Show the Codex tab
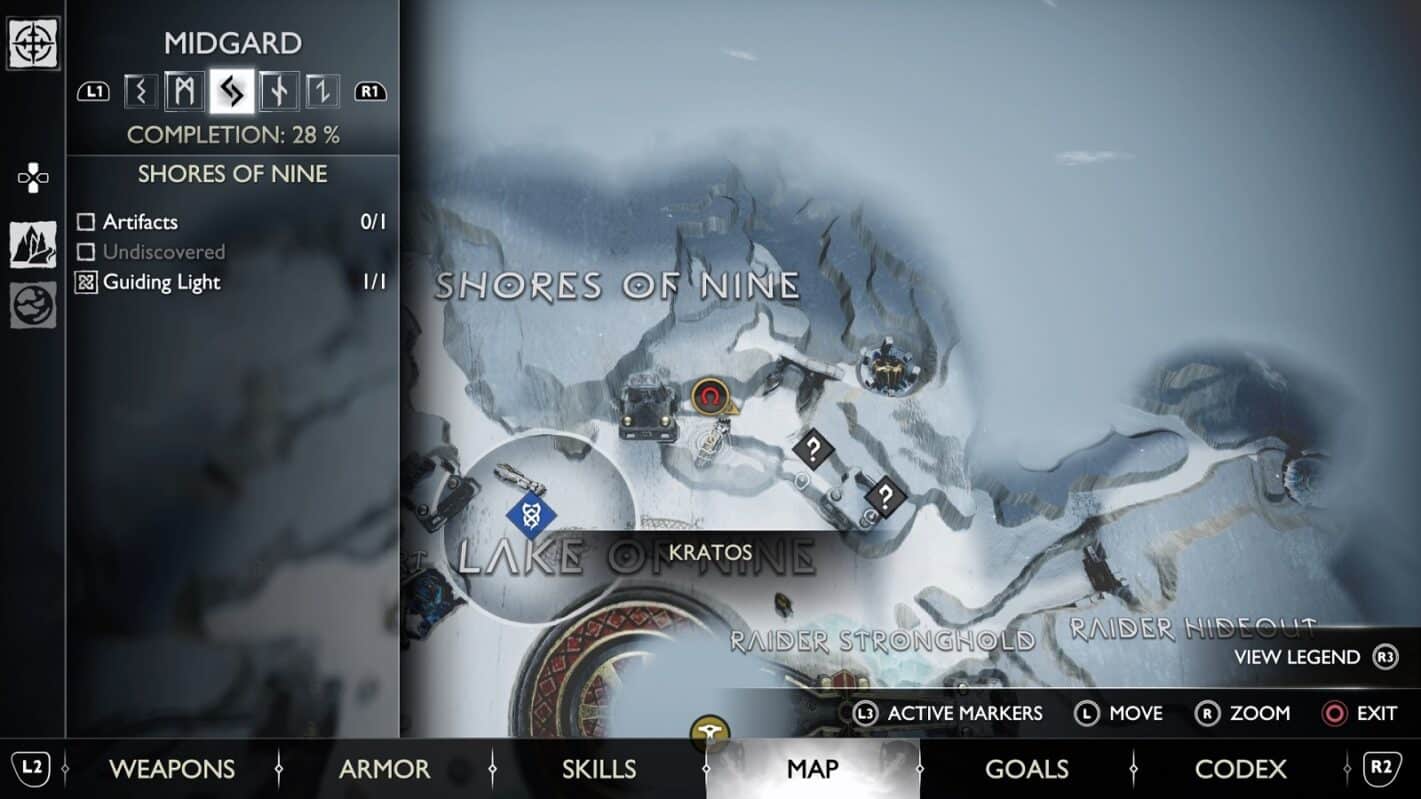This screenshot has height=799, width=1421. coord(1240,768)
